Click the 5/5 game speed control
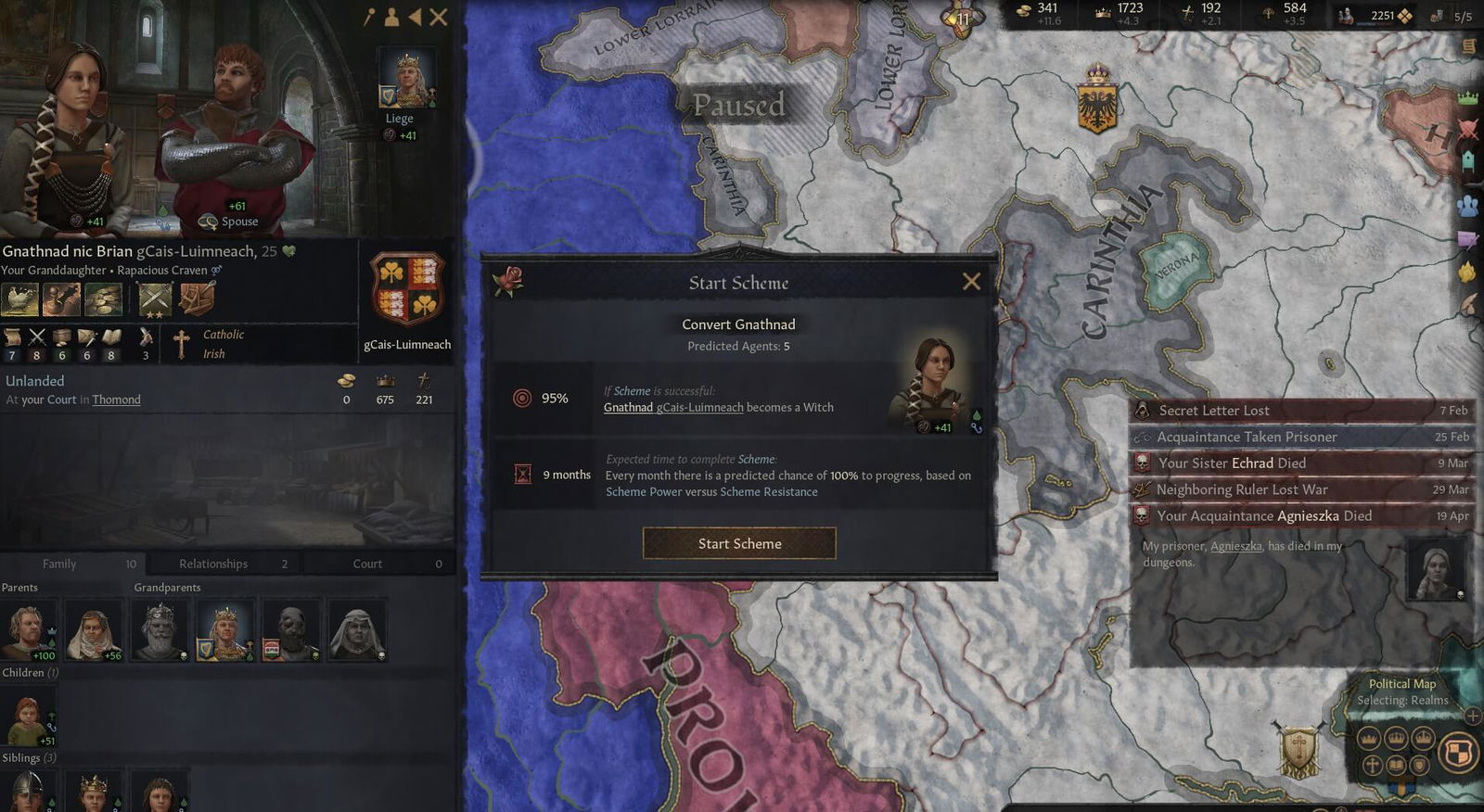 (1462, 15)
